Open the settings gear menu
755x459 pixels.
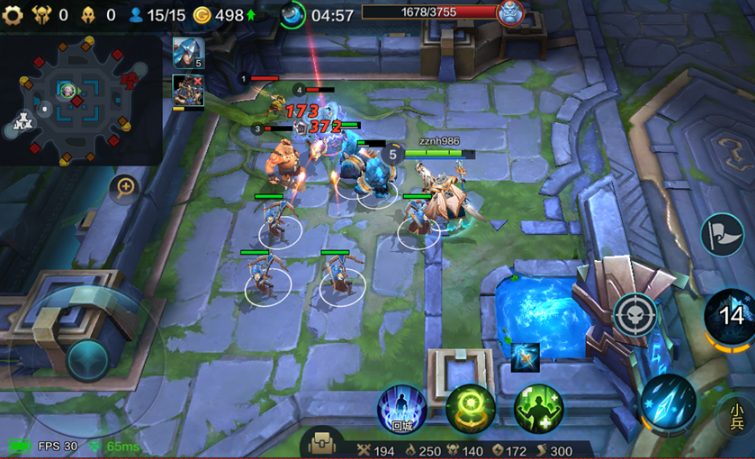click(x=12, y=15)
